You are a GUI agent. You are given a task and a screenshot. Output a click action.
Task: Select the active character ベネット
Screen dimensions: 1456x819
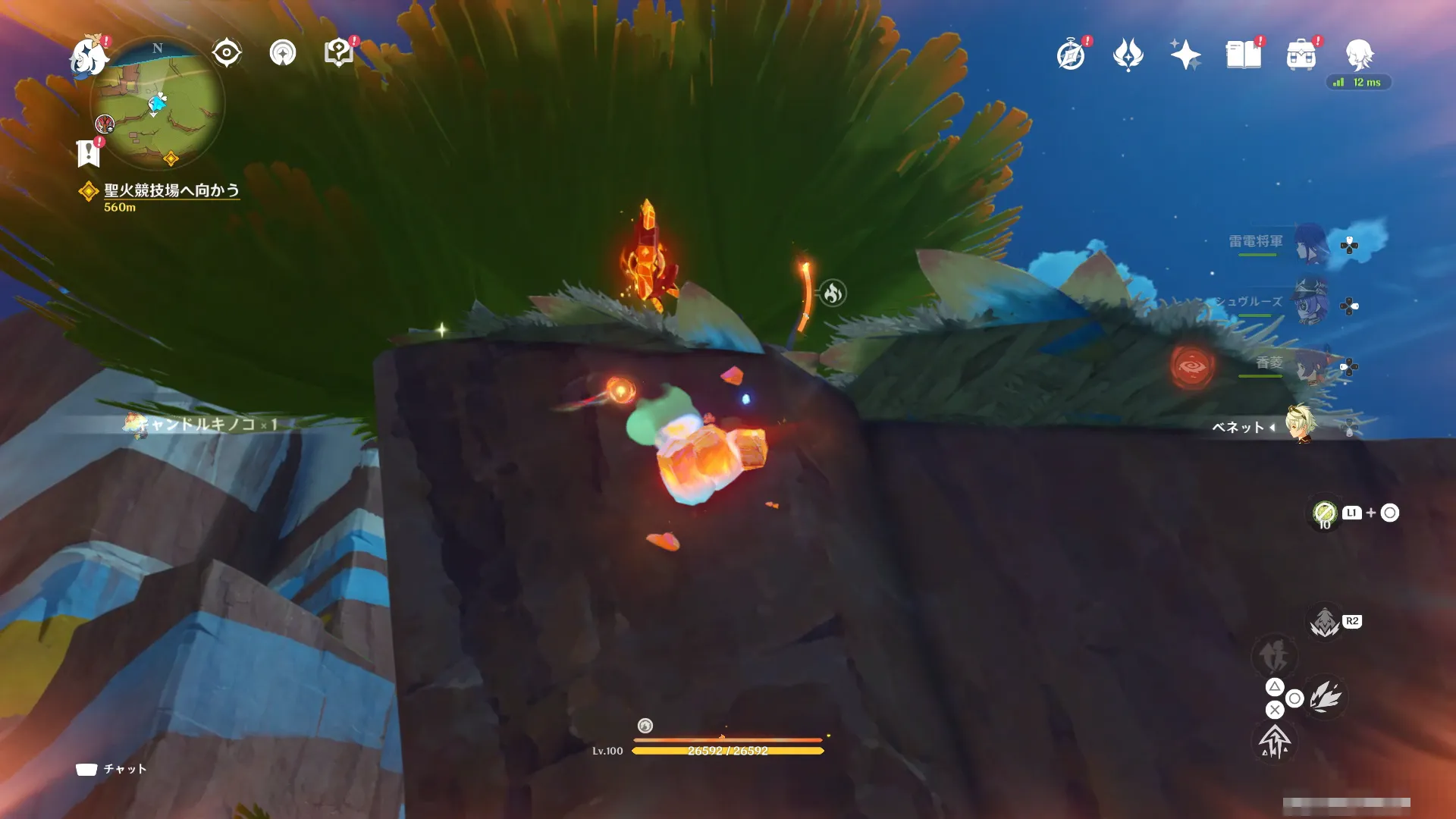tap(1302, 426)
